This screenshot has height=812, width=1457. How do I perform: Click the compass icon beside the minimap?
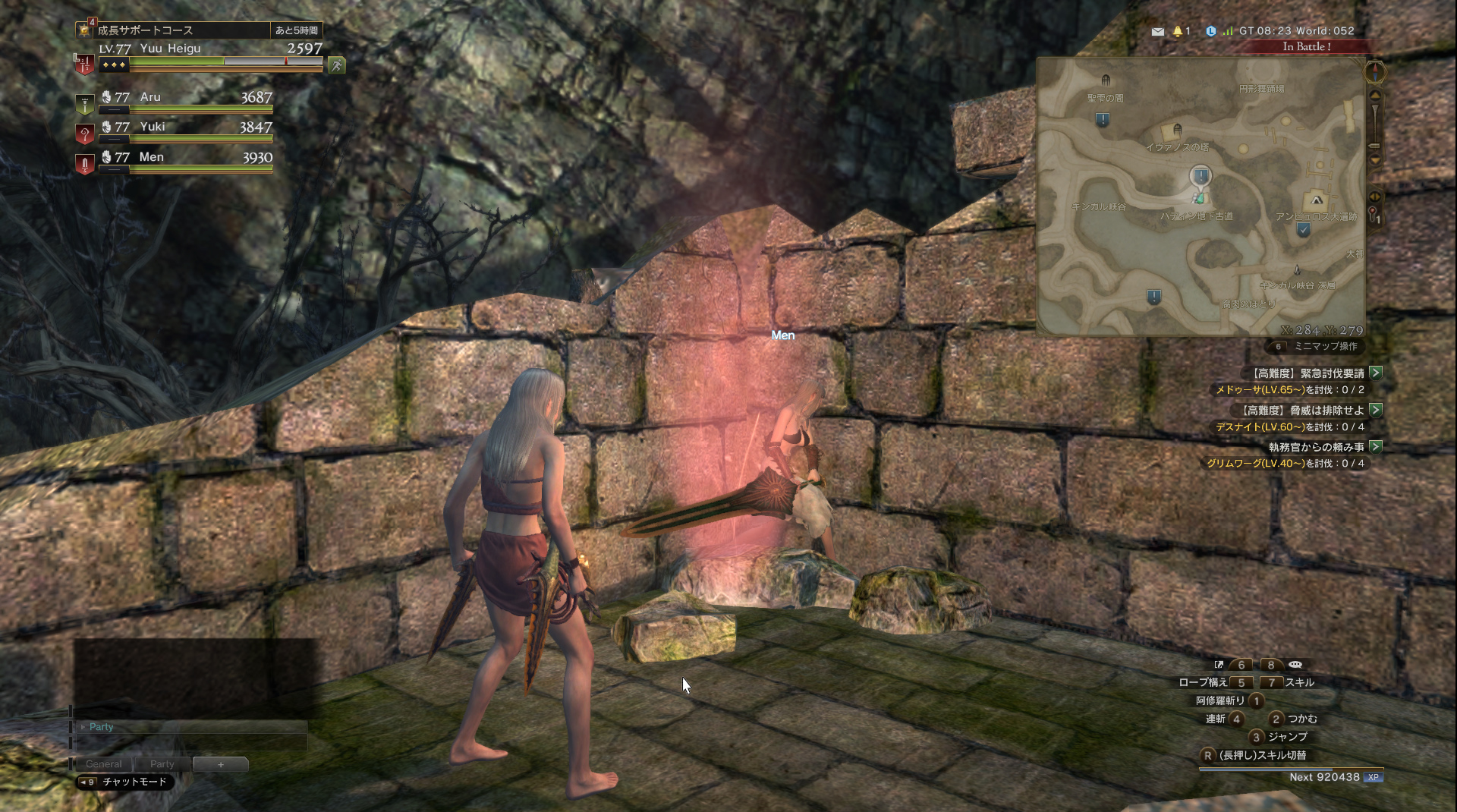(x=1375, y=73)
